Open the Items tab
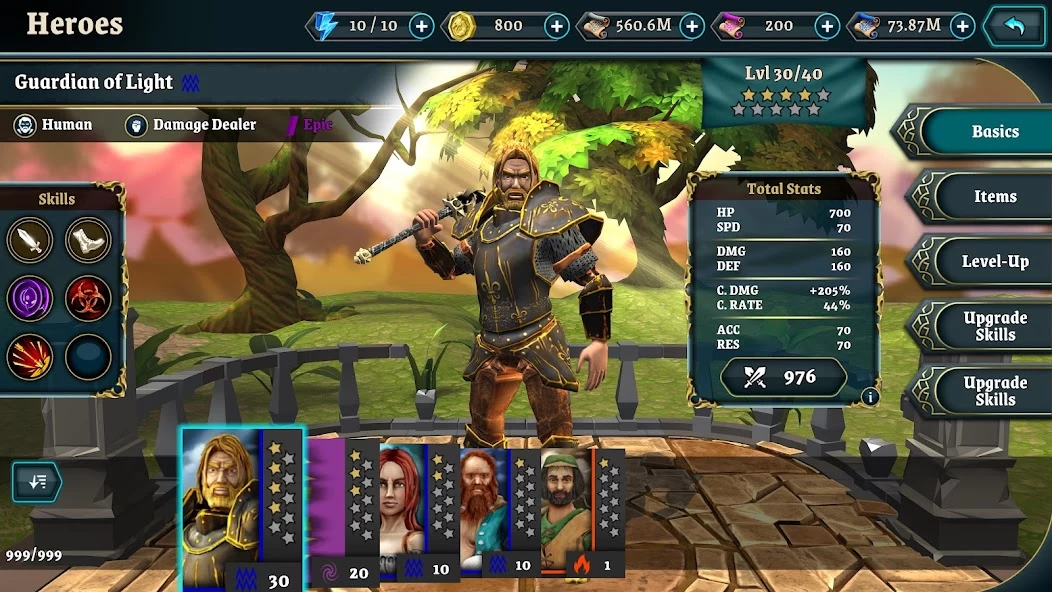Viewport: 1052px width, 592px height. (994, 196)
